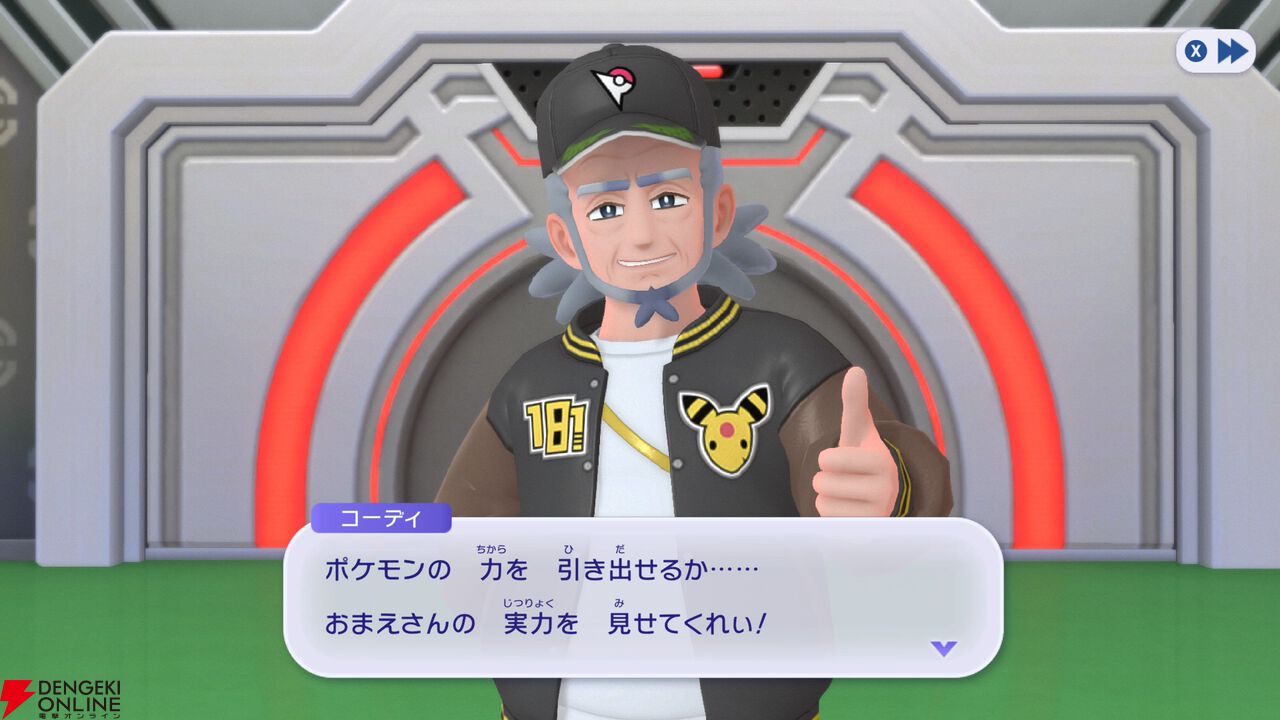The image size is (1280, 720).
Task: Click the yellow 181 patch on the jacket
Action: [x=556, y=424]
